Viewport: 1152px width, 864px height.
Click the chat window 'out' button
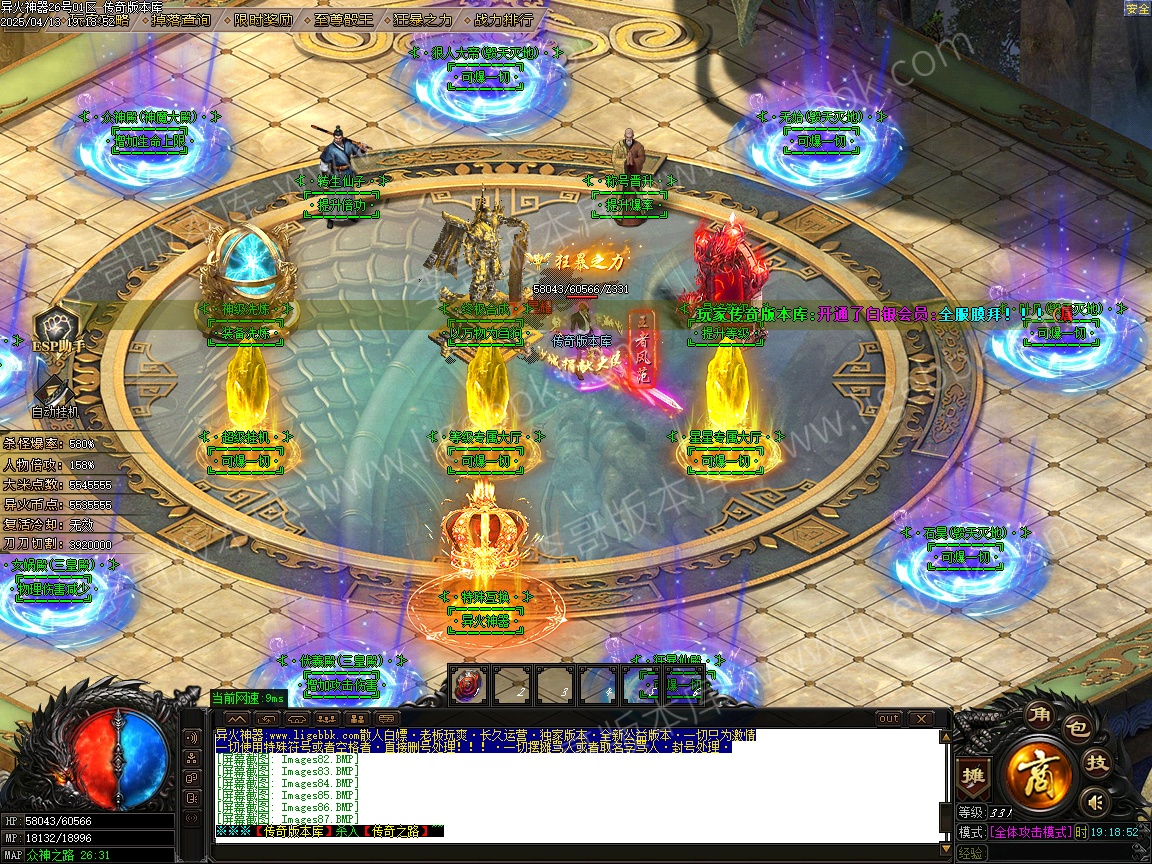[888, 718]
